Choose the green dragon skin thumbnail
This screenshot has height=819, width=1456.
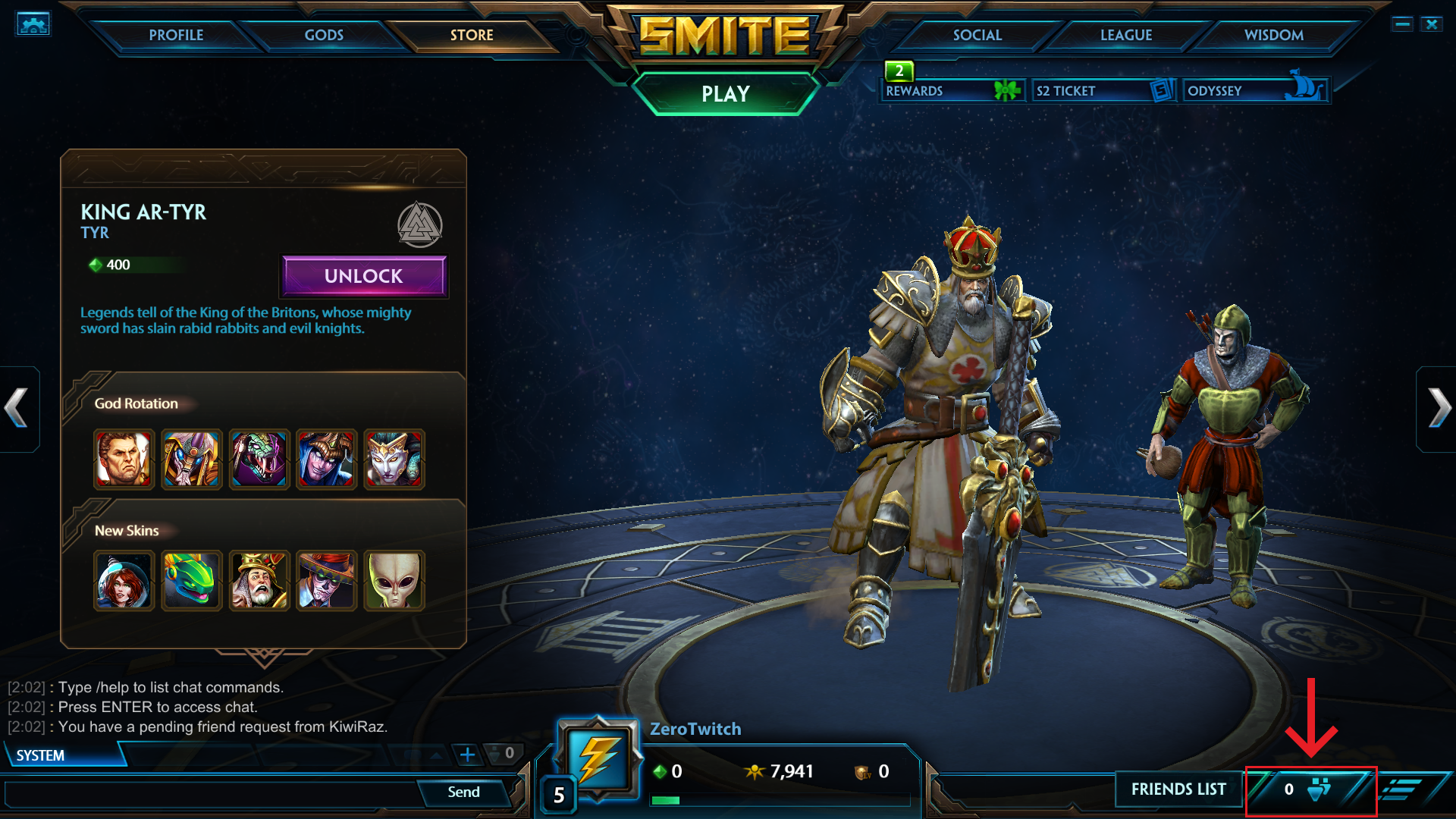pos(191,581)
